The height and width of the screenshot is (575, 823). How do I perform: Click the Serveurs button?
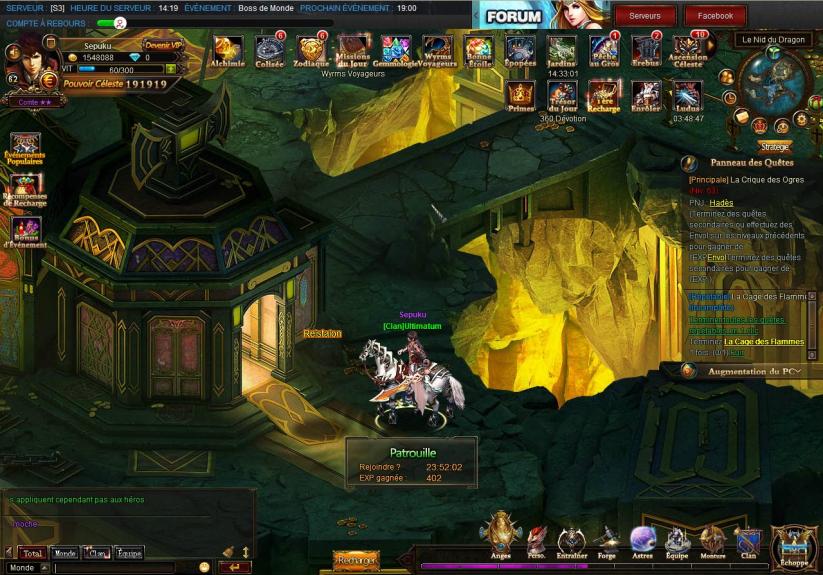click(x=644, y=16)
